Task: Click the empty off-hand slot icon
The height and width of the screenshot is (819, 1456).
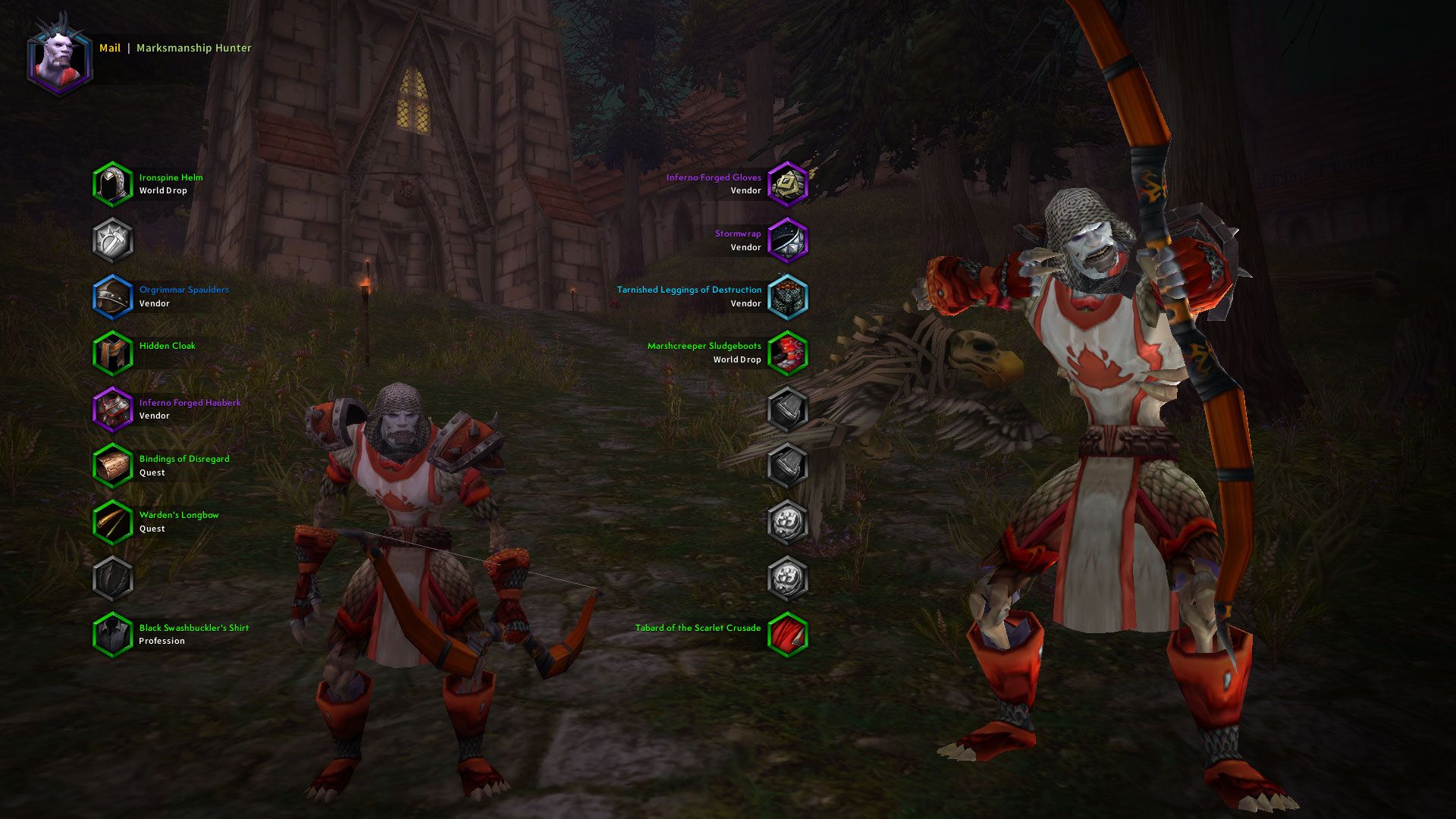Action: (x=114, y=577)
